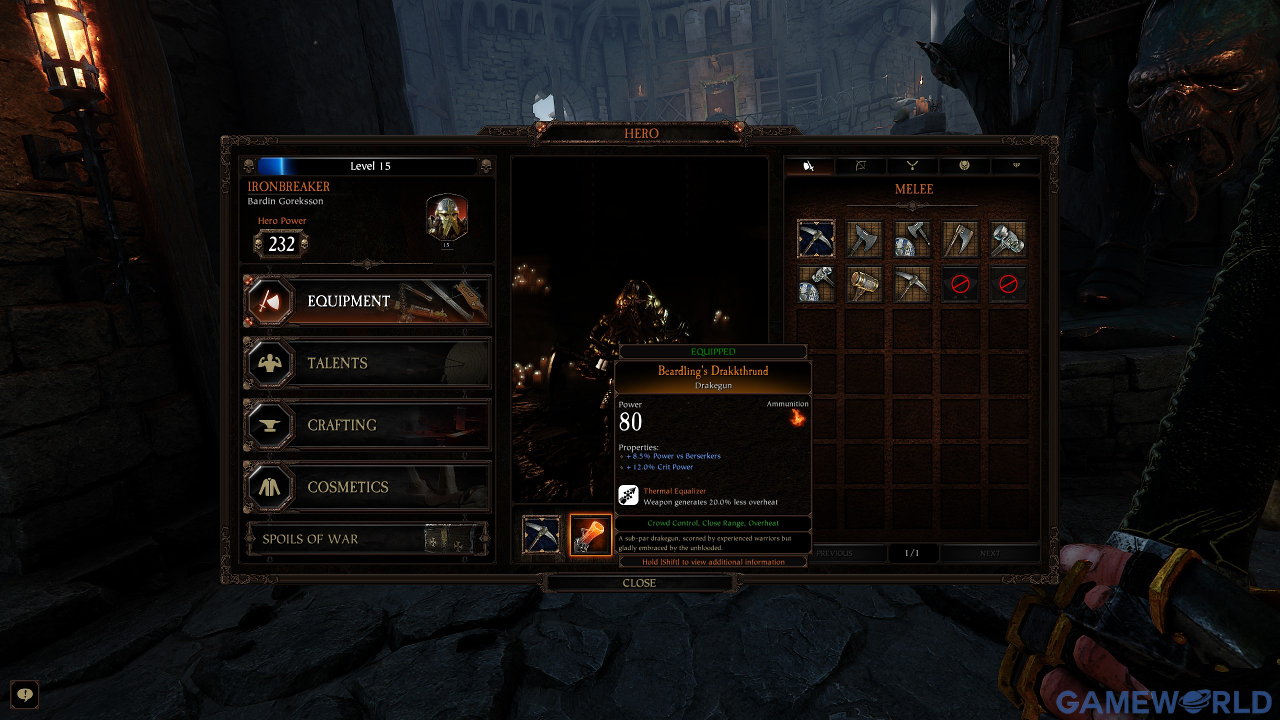Viewport: 1280px width, 720px height.
Task: Select the equipped pickaxe slot beside the Drakegun
Action: [x=541, y=535]
